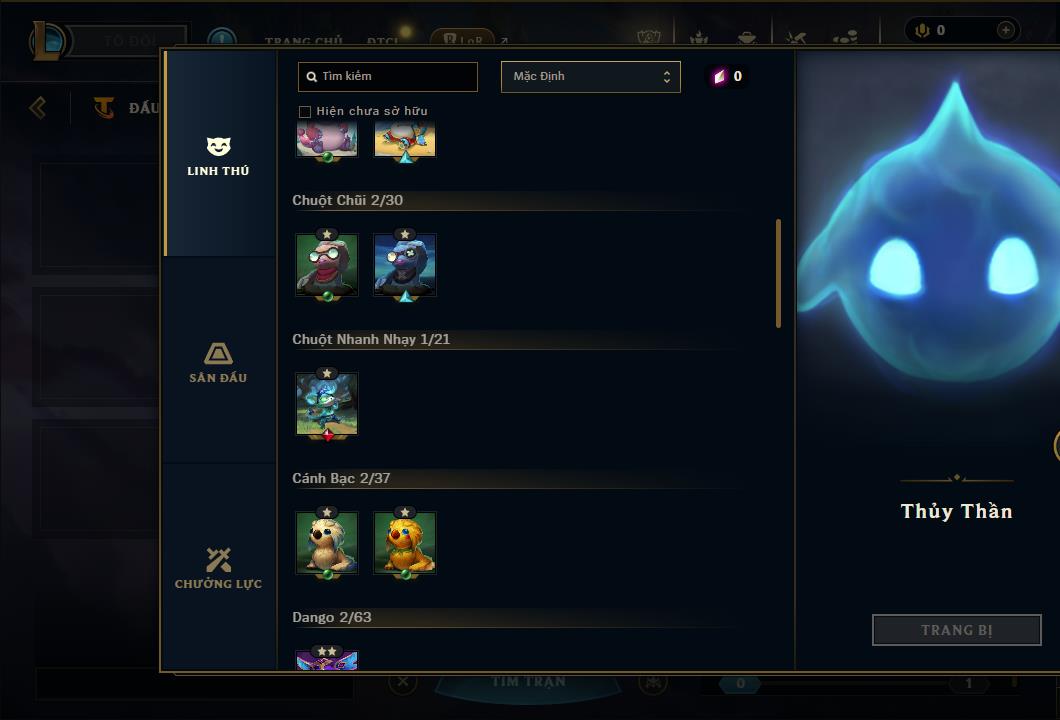Open the Mặc Định sort dropdown

[x=590, y=77]
